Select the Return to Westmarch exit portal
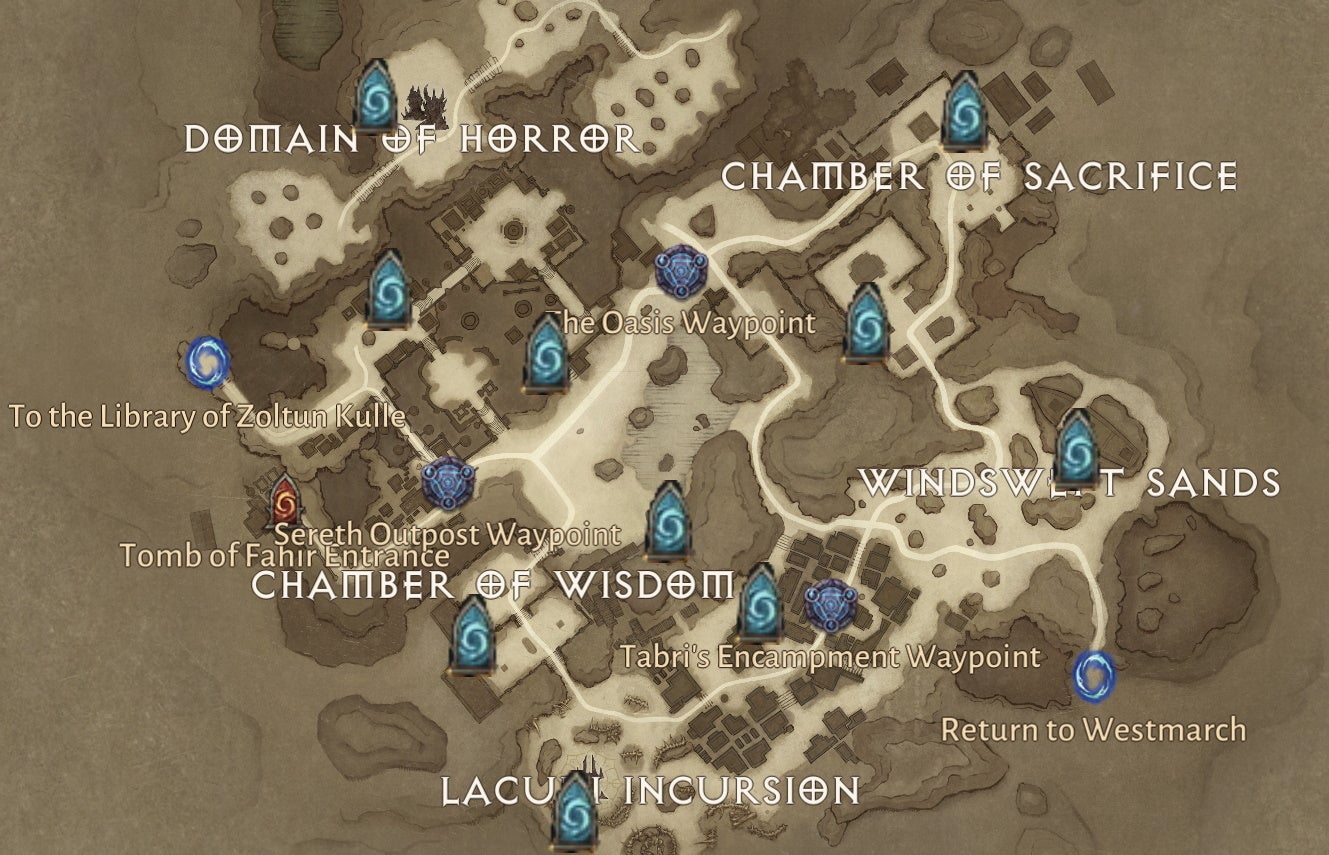The height and width of the screenshot is (855, 1329). (x=1097, y=678)
